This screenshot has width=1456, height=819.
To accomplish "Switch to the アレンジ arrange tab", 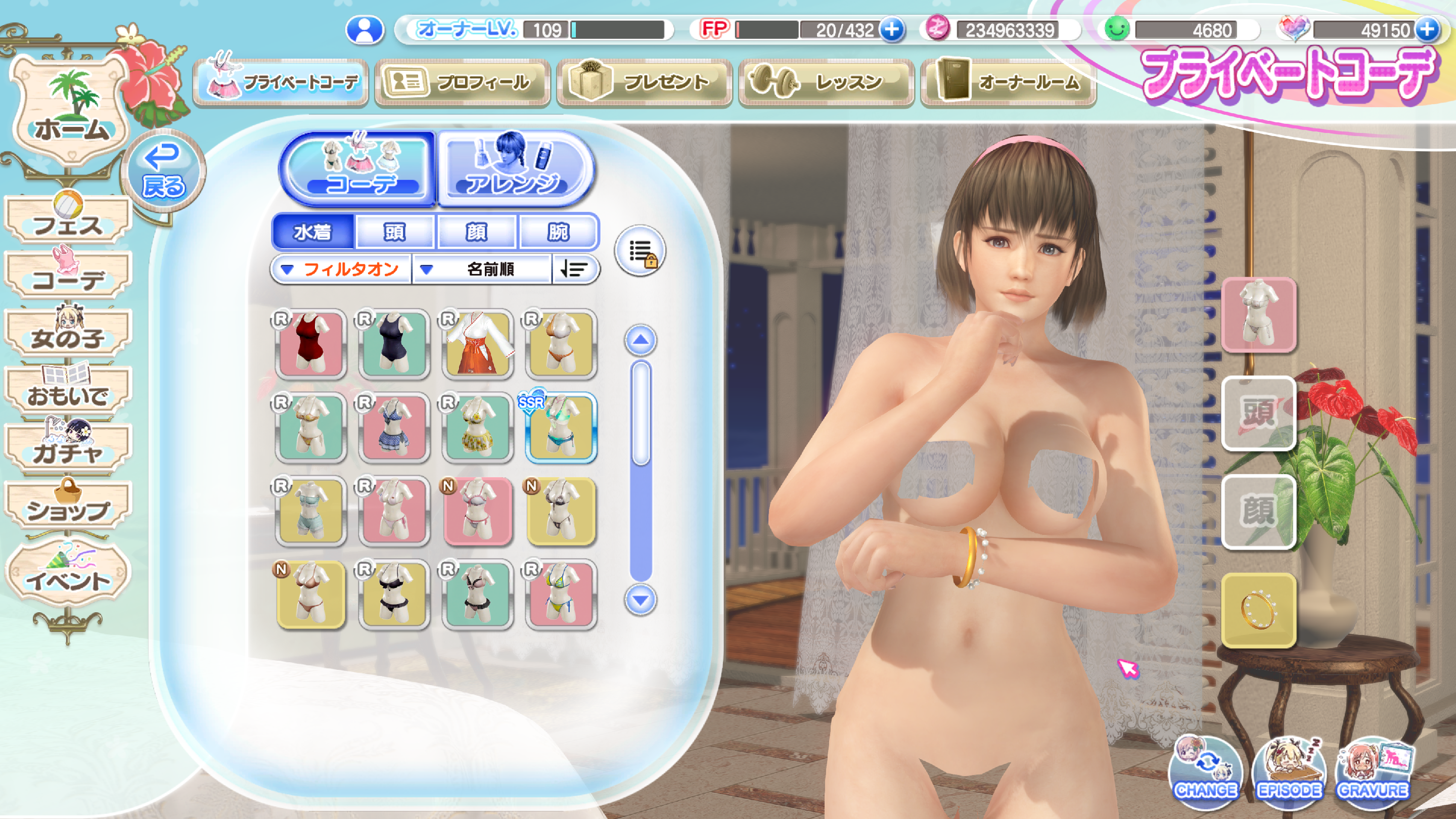I will tap(514, 169).
